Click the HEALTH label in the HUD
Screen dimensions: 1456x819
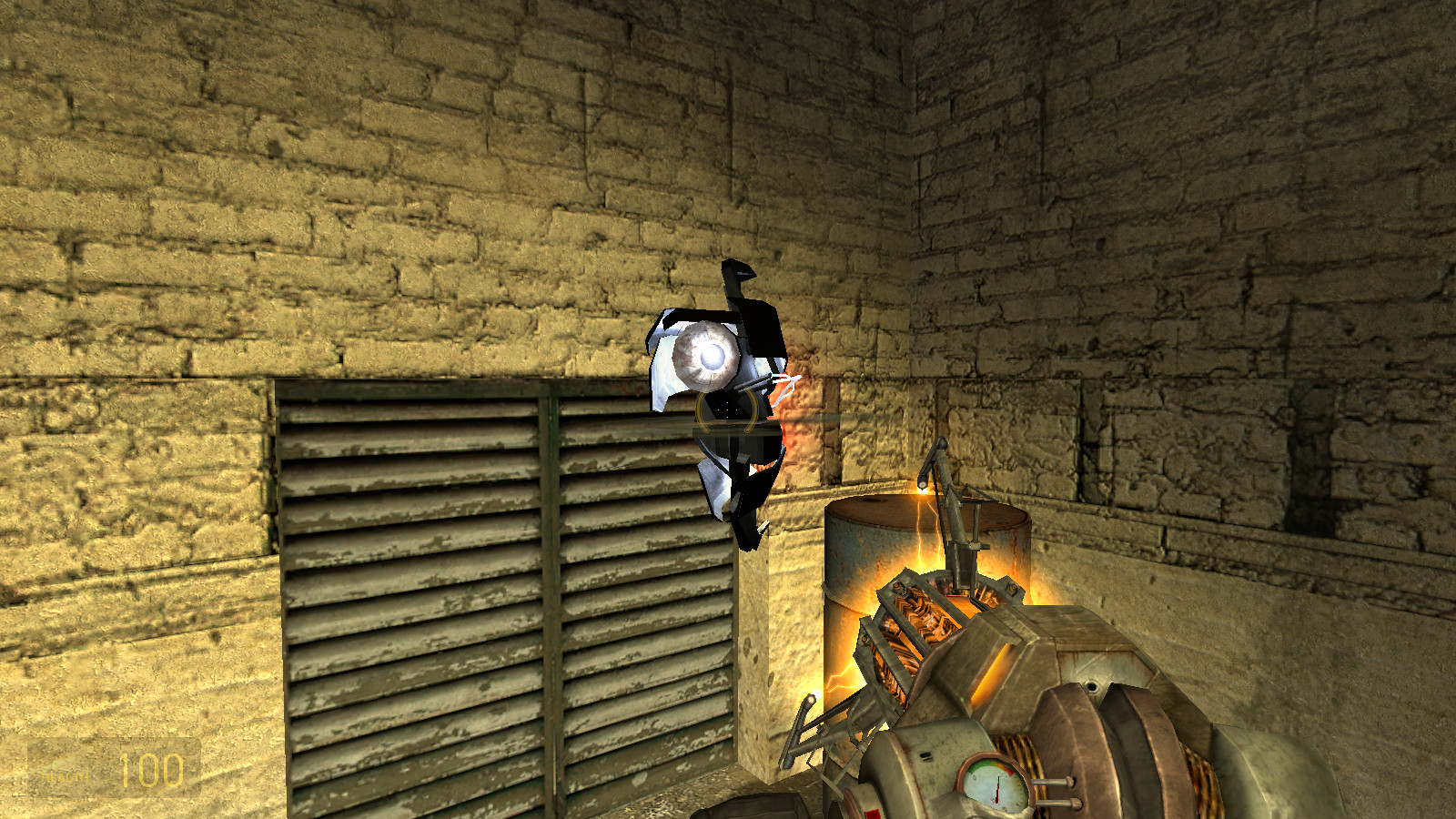click(66, 778)
